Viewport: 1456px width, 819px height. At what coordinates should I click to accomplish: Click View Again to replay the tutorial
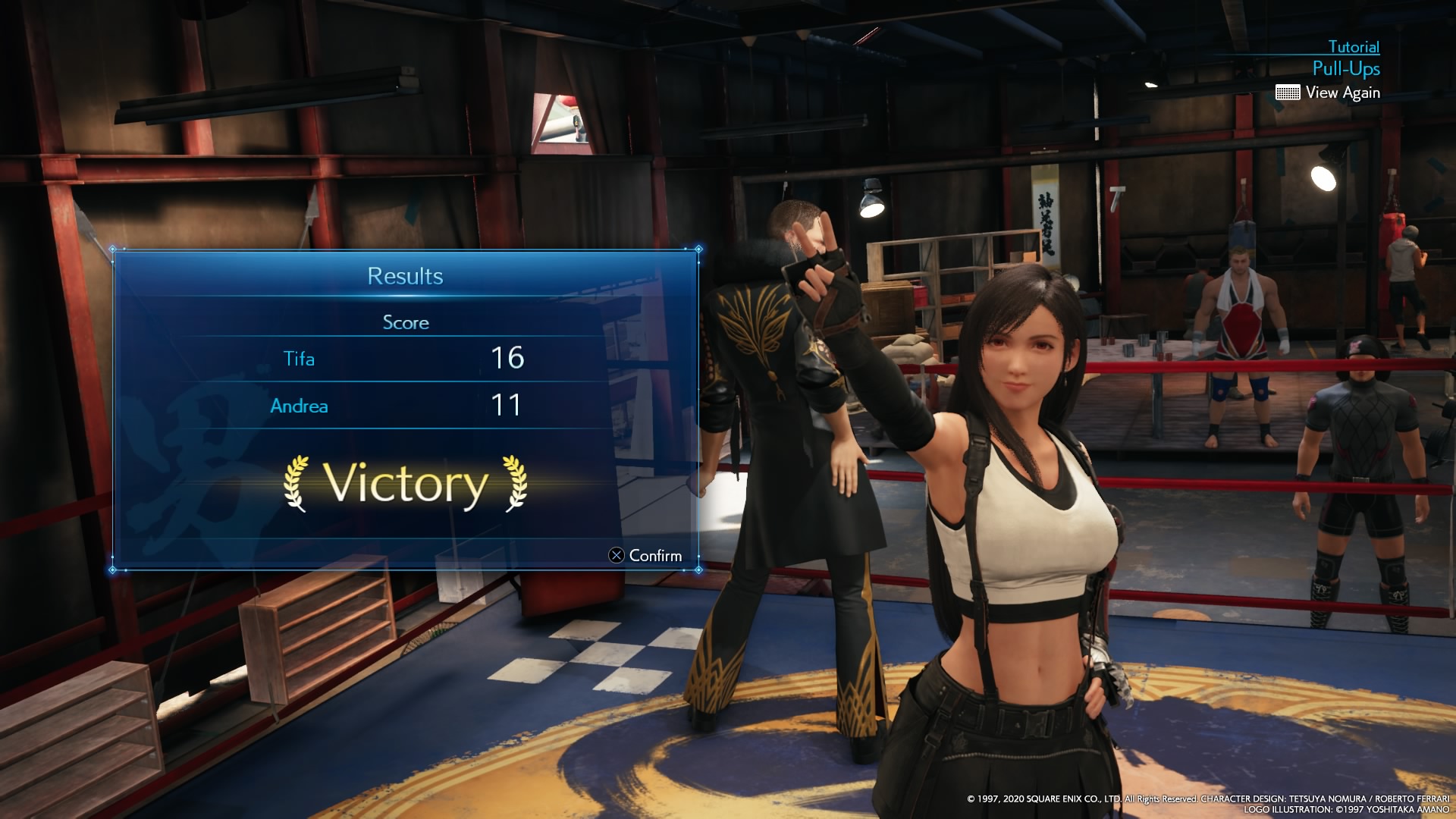point(1344,93)
